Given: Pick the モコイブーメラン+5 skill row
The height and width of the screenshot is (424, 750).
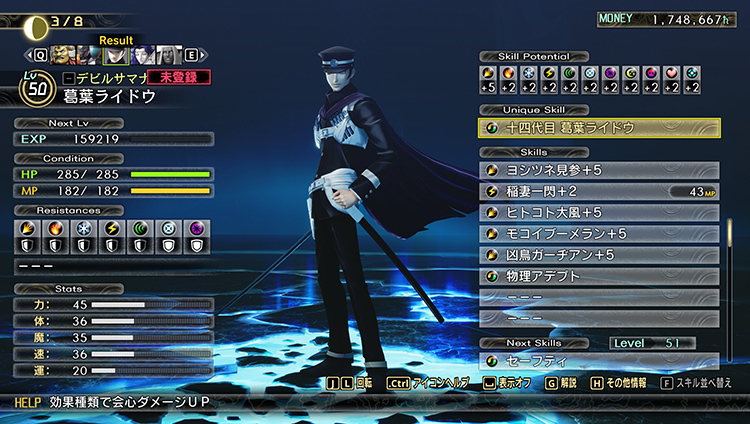Looking at the screenshot, I should point(598,234).
